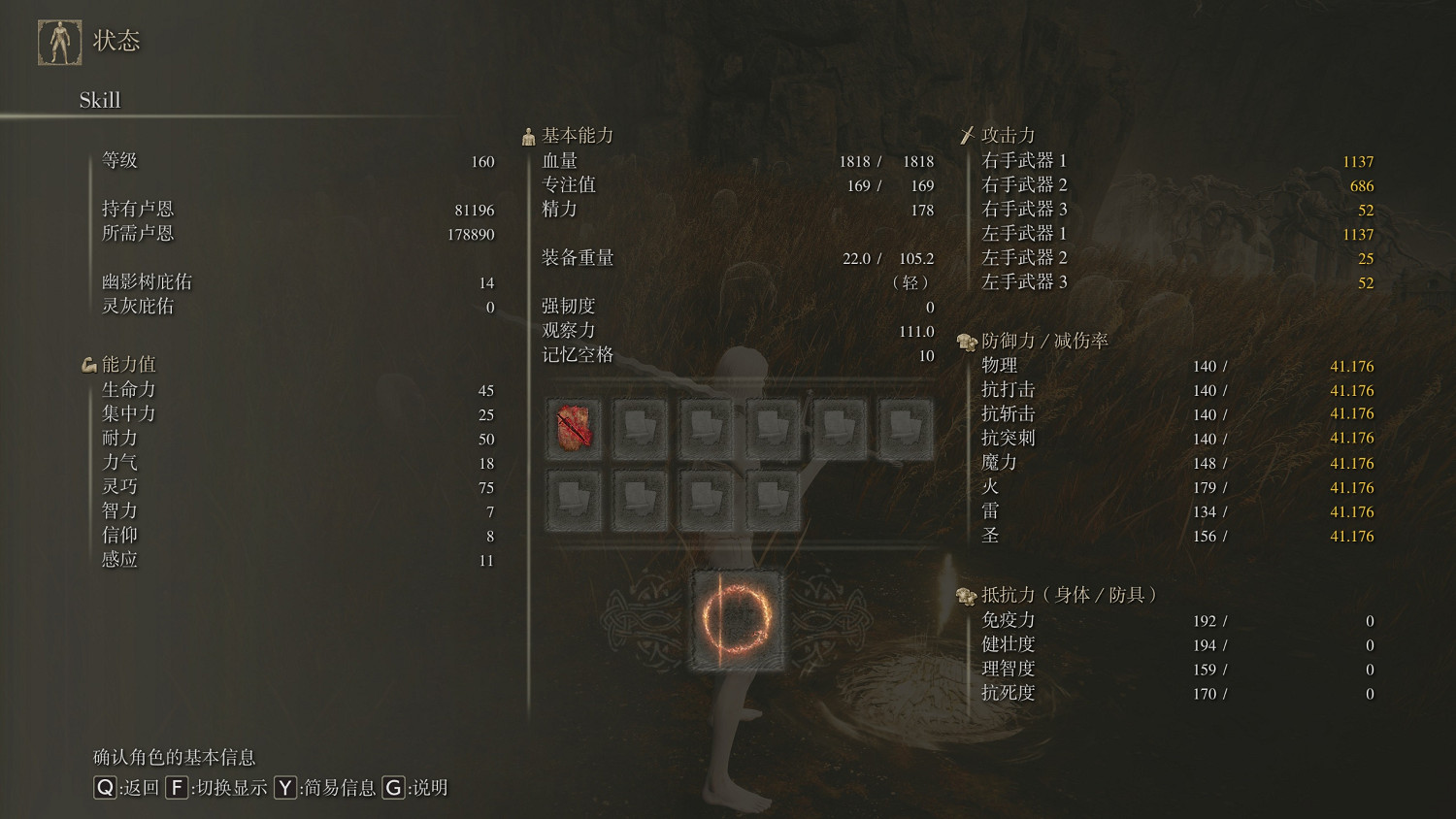The height and width of the screenshot is (819, 1456).
Task: Click the 攻击力 sword section icon
Action: 968,133
